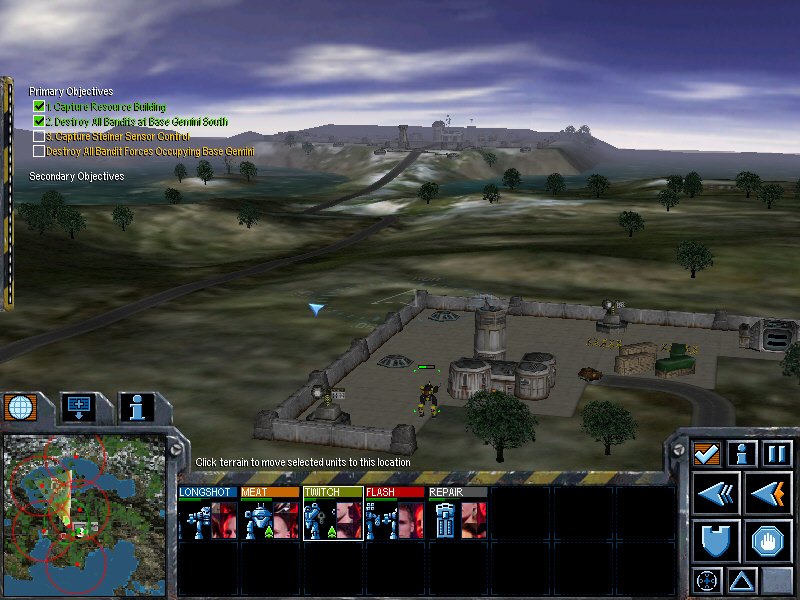Viewport: 800px width, 600px height.
Task: Activate the orange-tipped arrow jump command
Action: pos(768,494)
